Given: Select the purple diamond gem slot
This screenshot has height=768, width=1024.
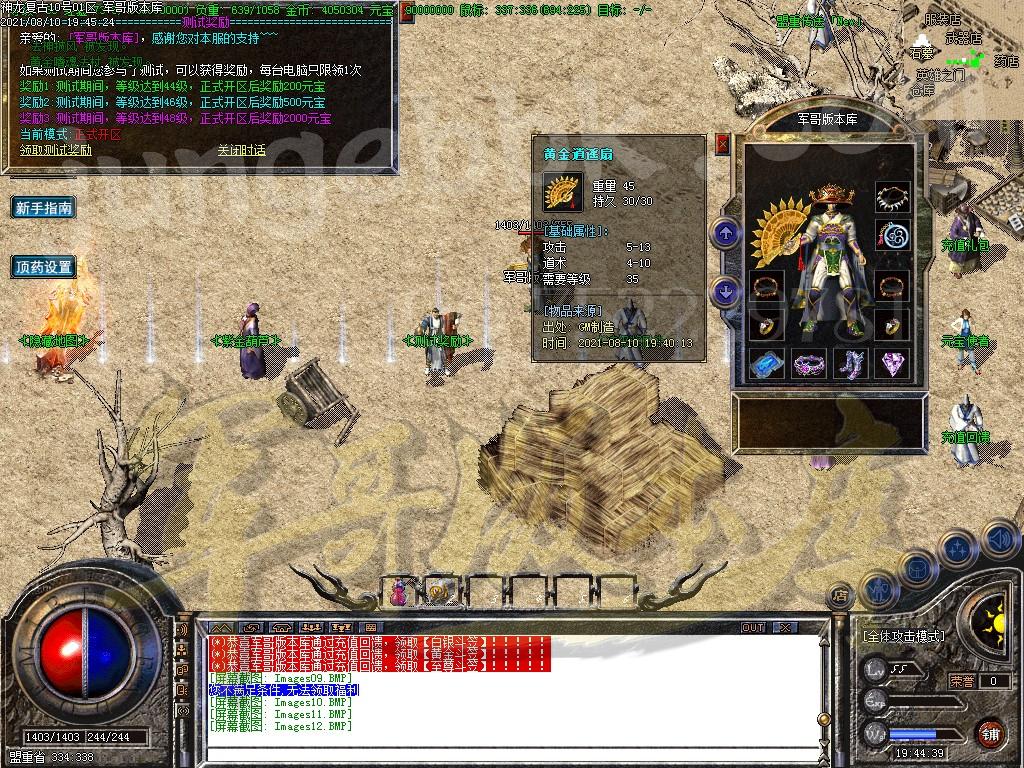Looking at the screenshot, I should (x=892, y=363).
